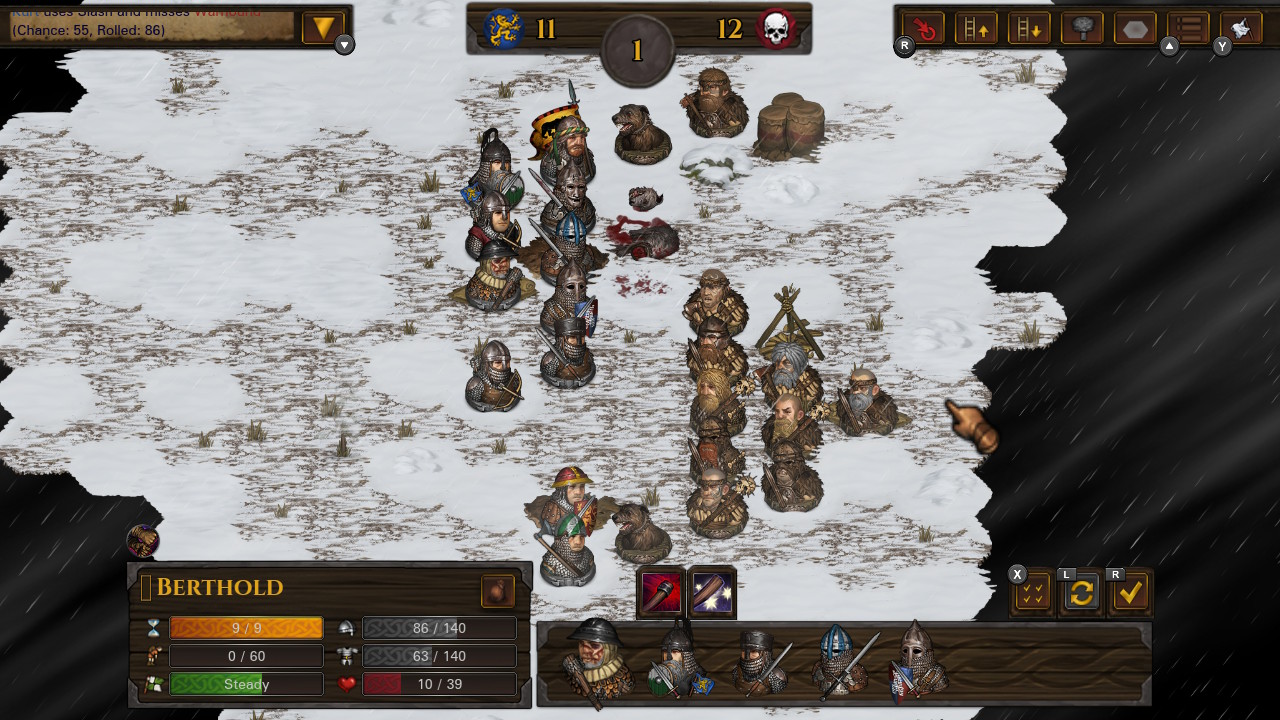
Task: Toggle the small arrow below the log
Action: [x=343, y=45]
